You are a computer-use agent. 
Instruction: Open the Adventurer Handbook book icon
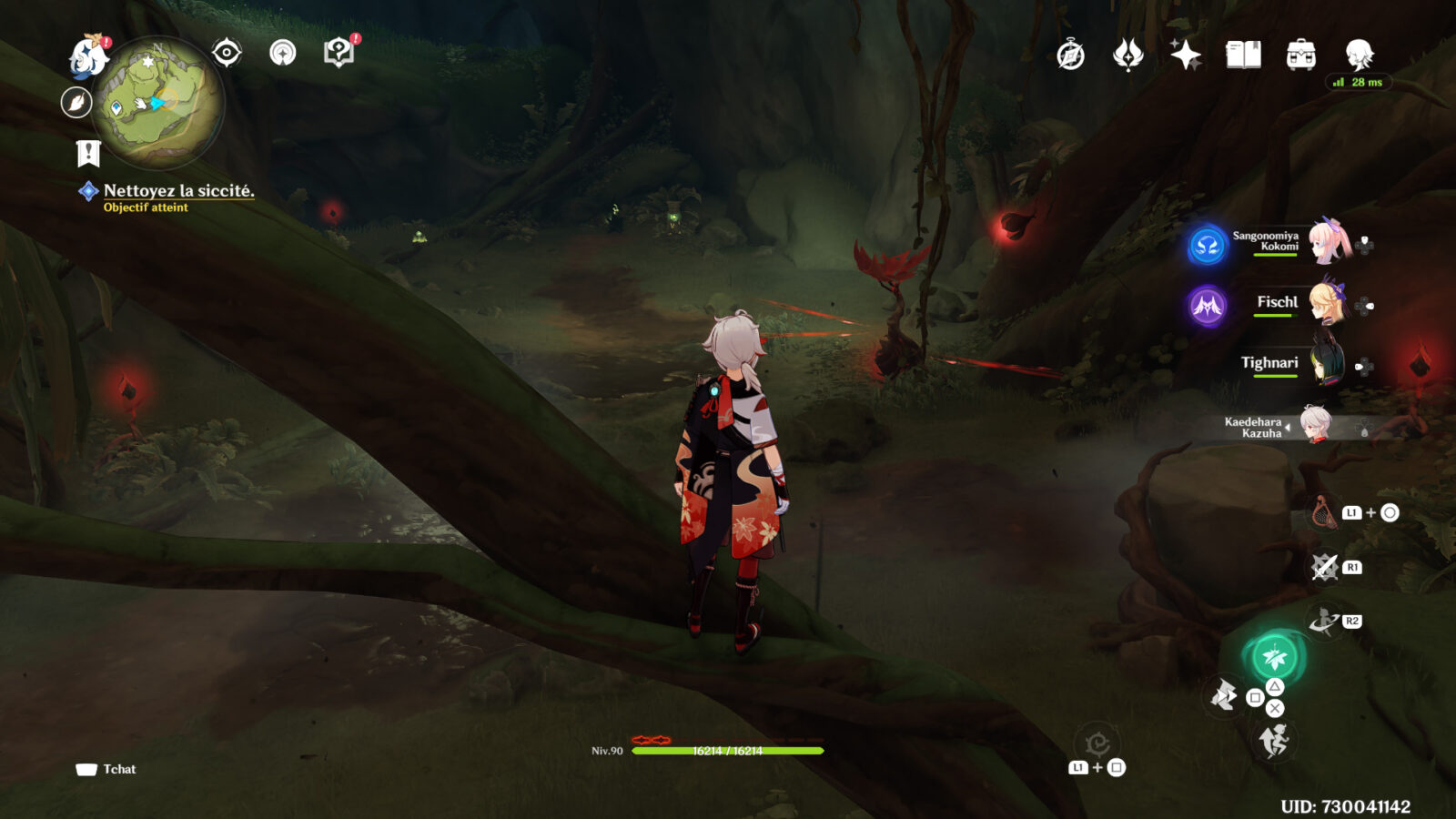1243,56
